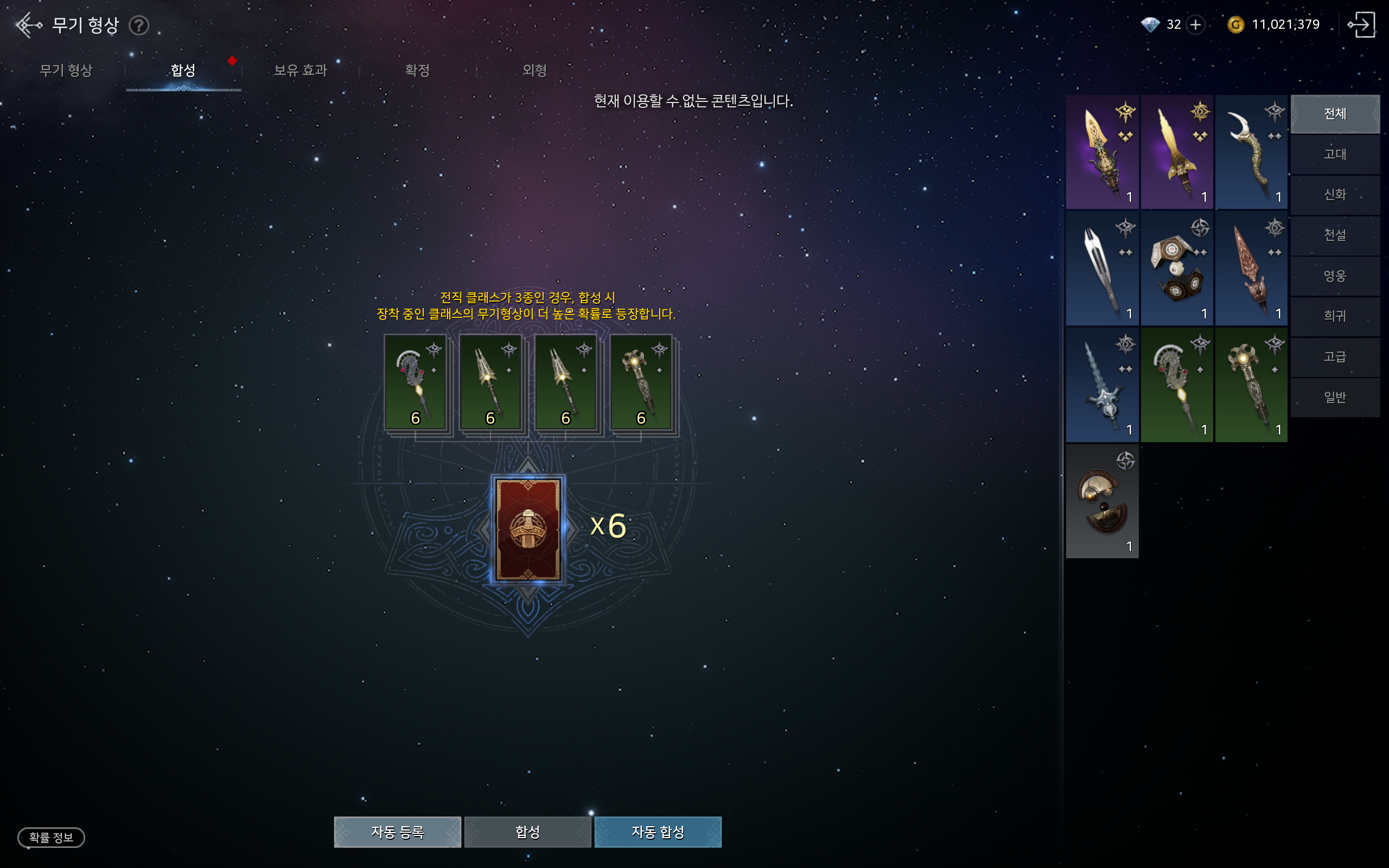Filter the list by 영웅 grade

point(1335,276)
